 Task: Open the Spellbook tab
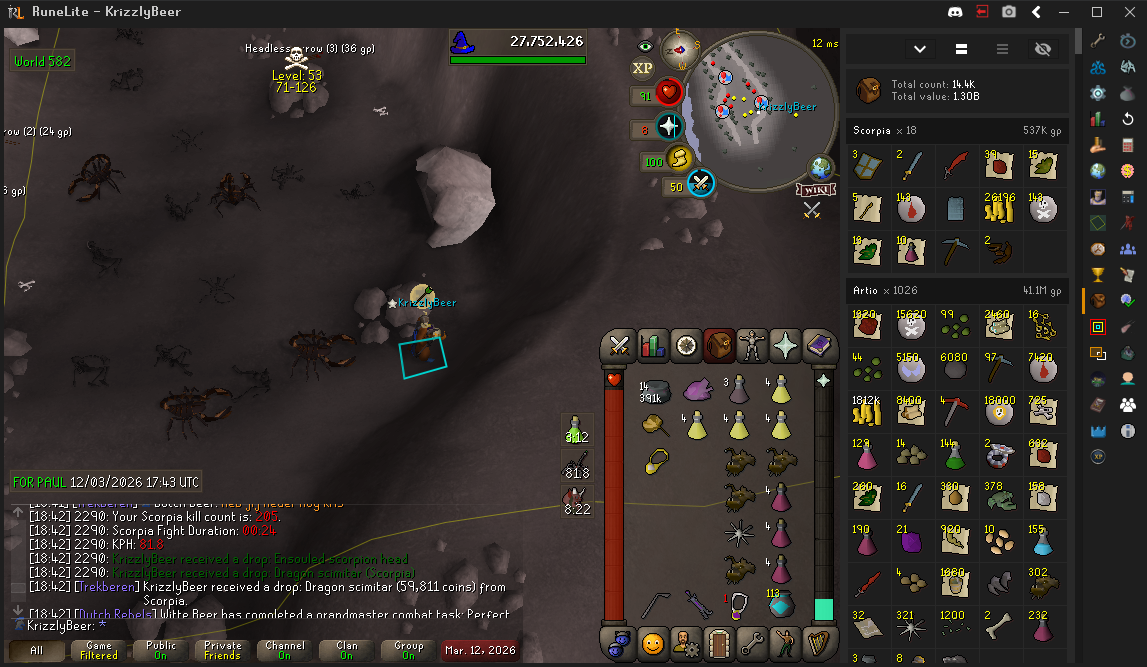point(821,346)
